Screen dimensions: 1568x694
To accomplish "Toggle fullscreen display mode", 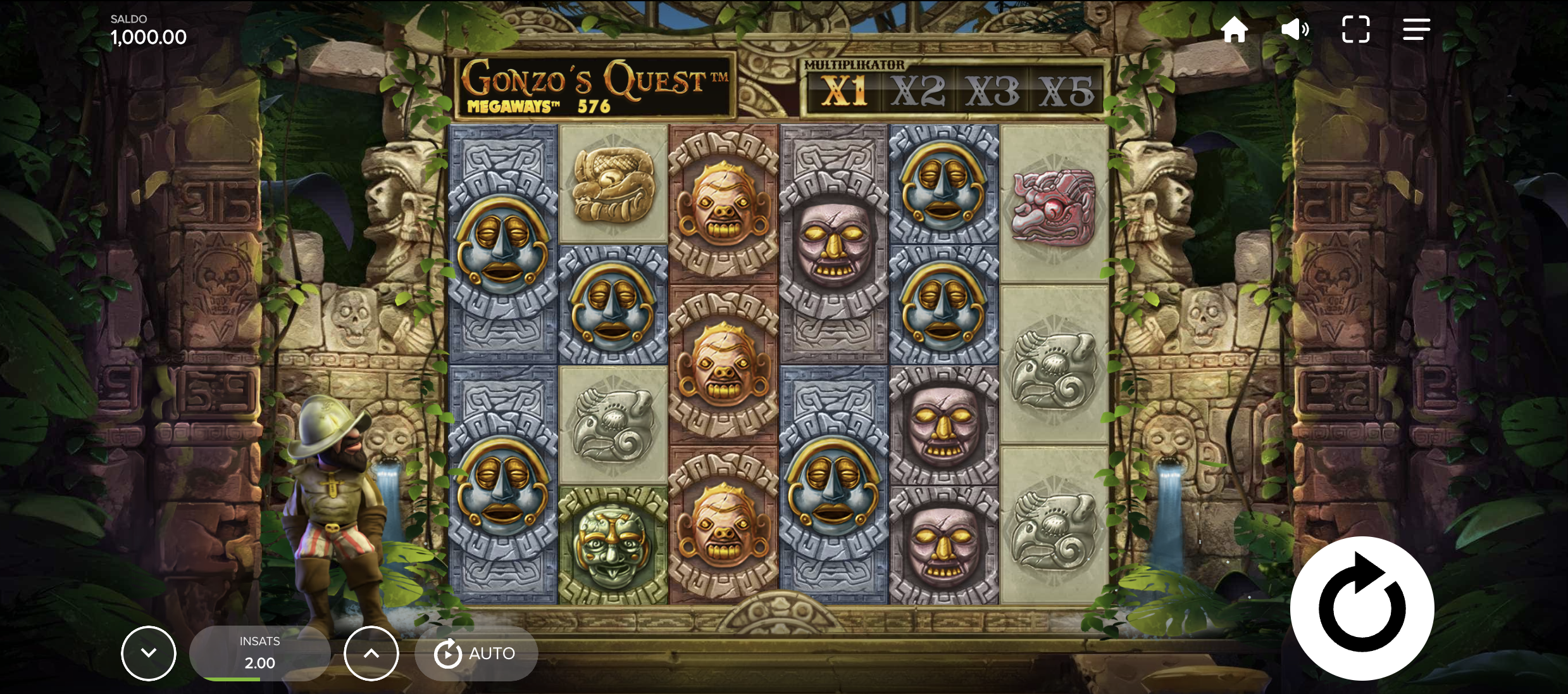I will point(1355,29).
